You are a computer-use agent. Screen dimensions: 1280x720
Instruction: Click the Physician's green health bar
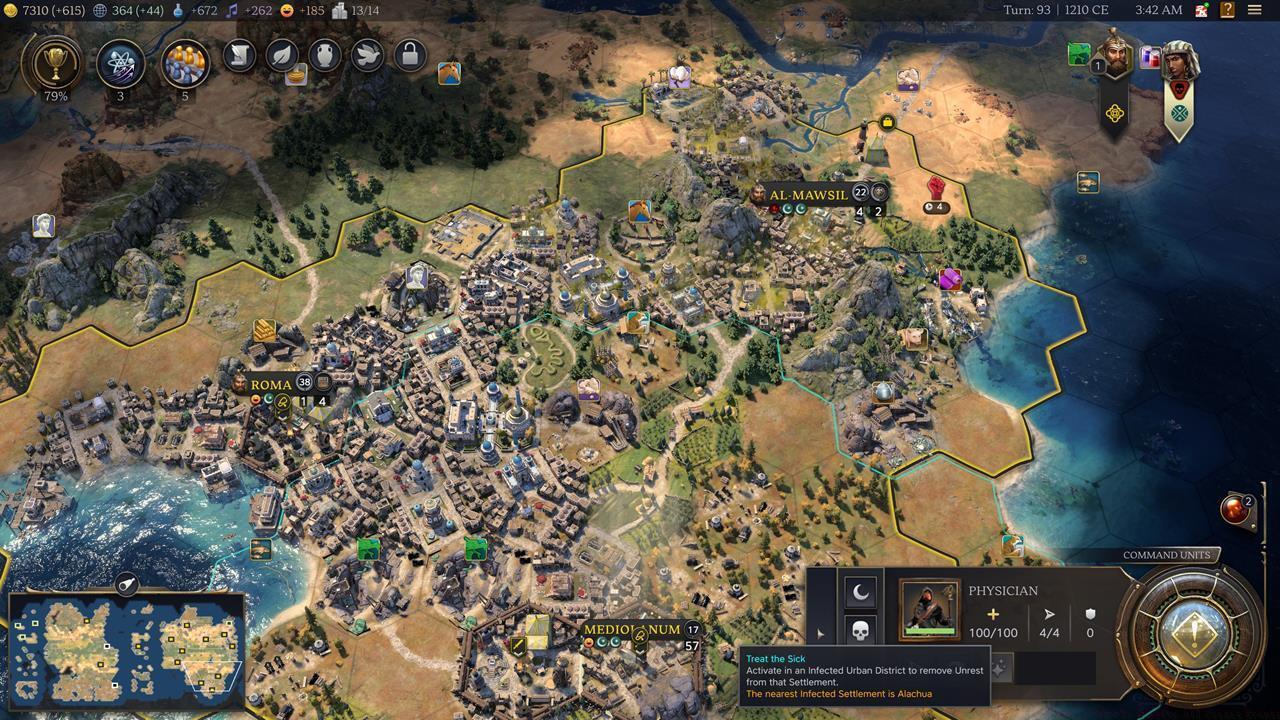(930, 632)
